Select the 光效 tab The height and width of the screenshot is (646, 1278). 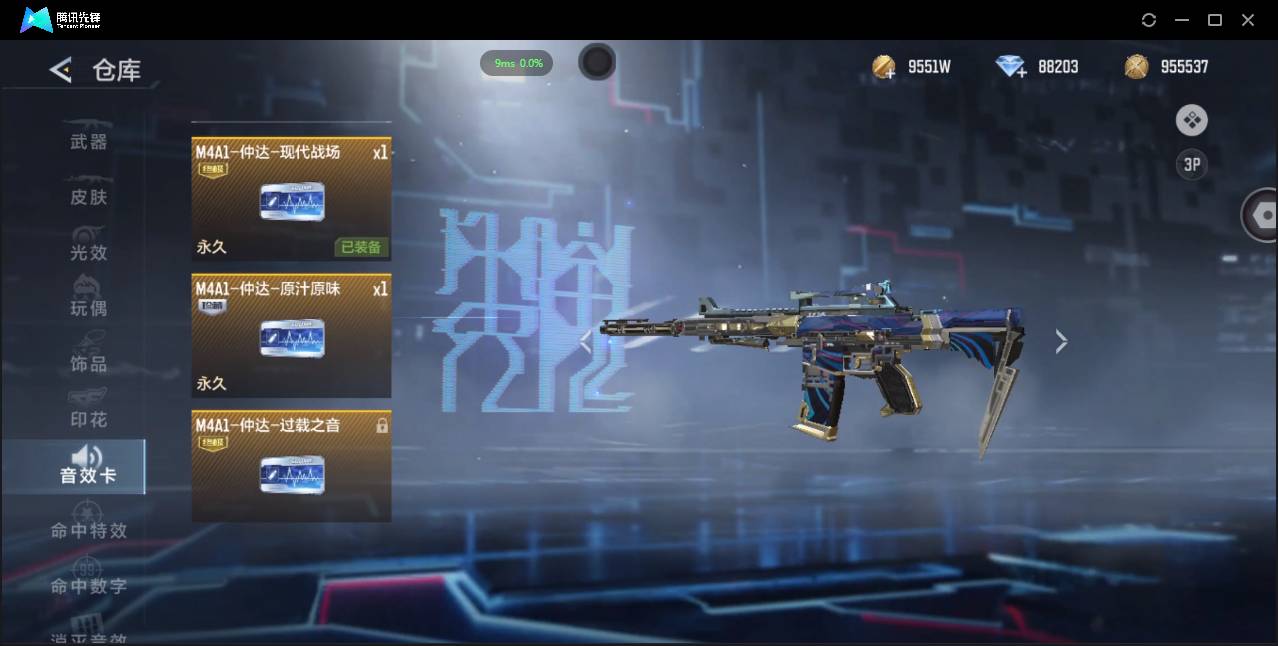click(x=89, y=252)
